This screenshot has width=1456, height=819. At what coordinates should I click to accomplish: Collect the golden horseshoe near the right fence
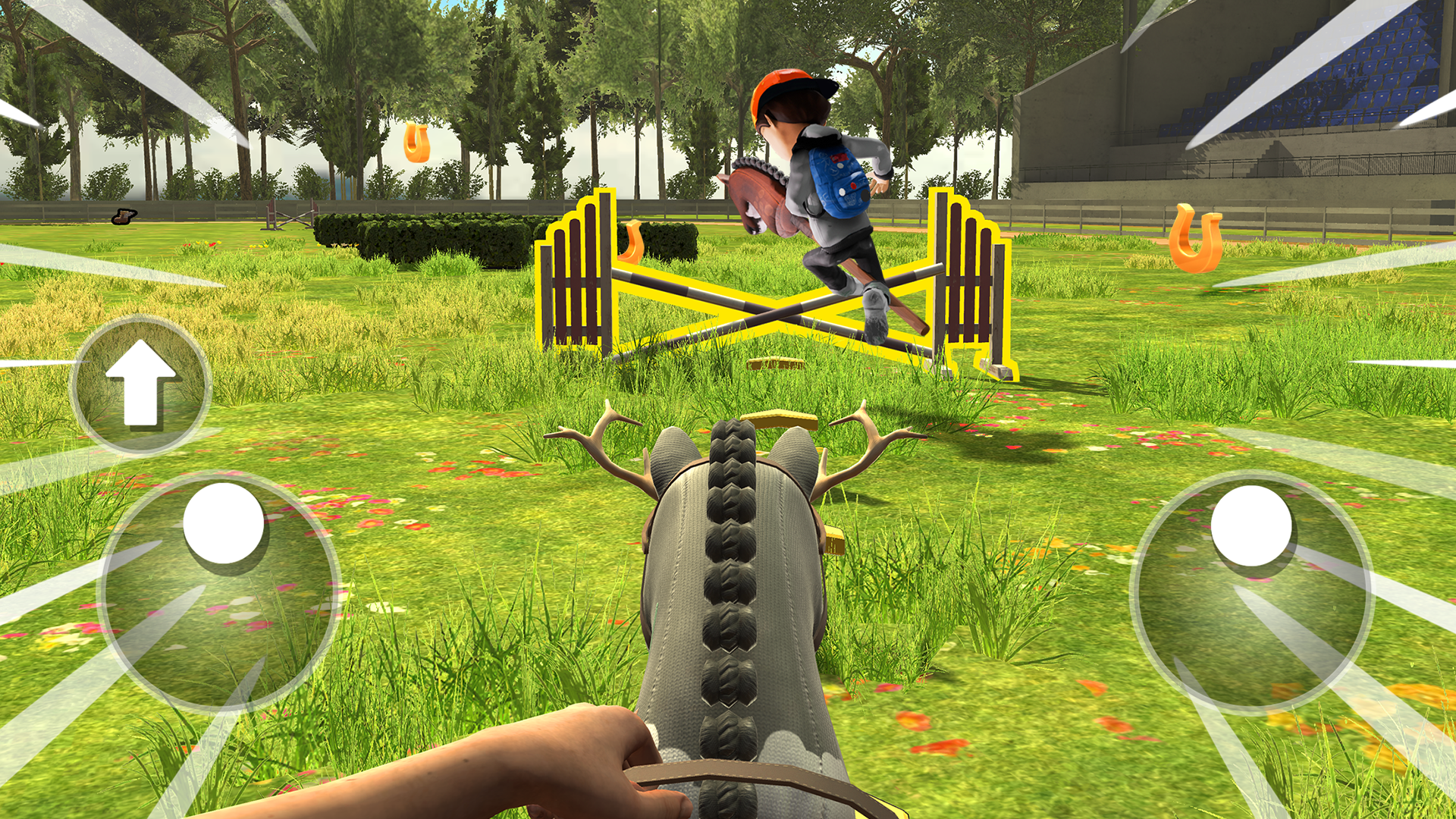tap(1197, 237)
